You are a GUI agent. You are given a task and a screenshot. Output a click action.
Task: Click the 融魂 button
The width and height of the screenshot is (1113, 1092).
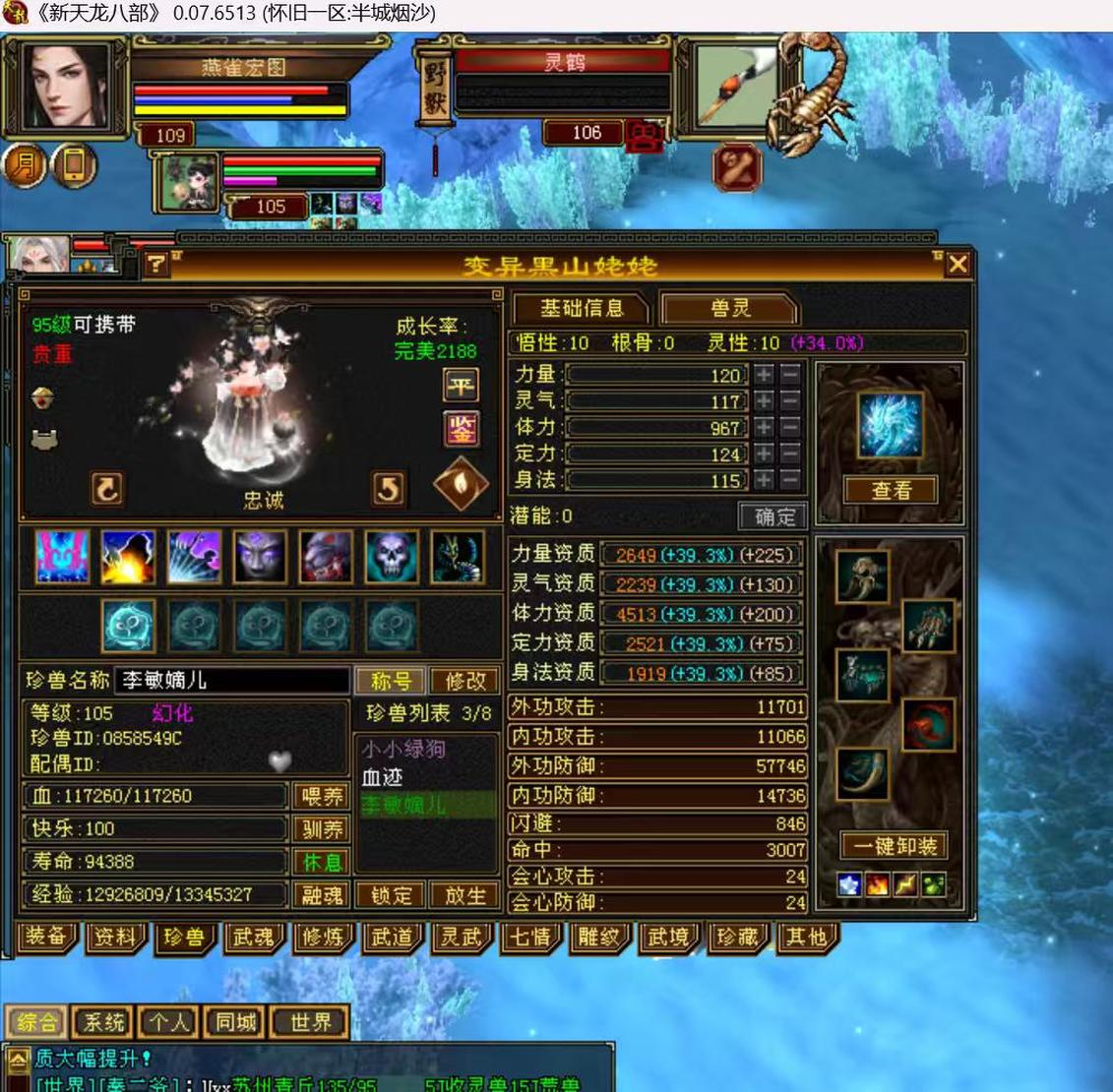click(321, 895)
